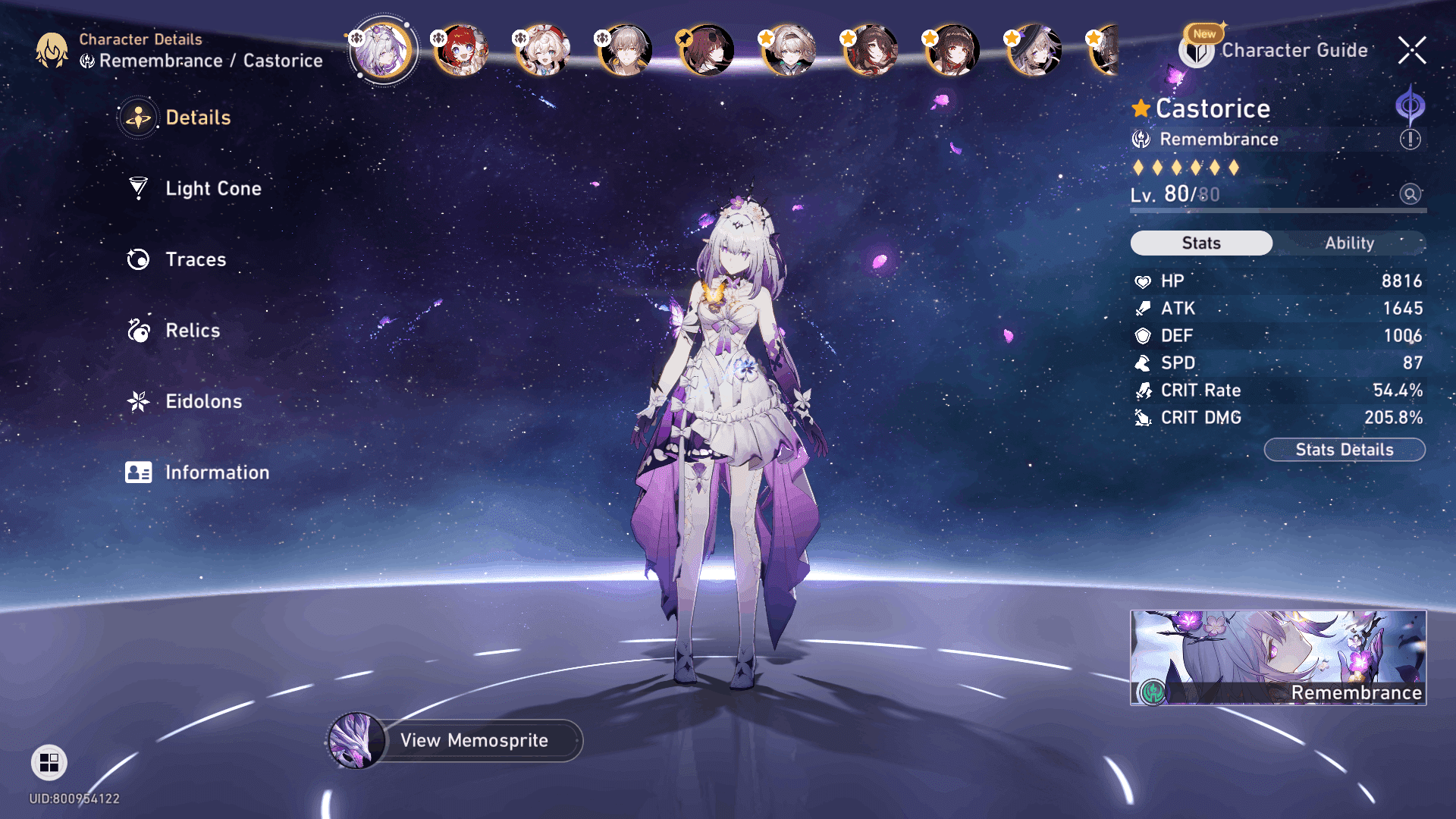Viewport: 1456px width, 819px height.
Task: Open the Light Cone menu
Action: click(212, 189)
